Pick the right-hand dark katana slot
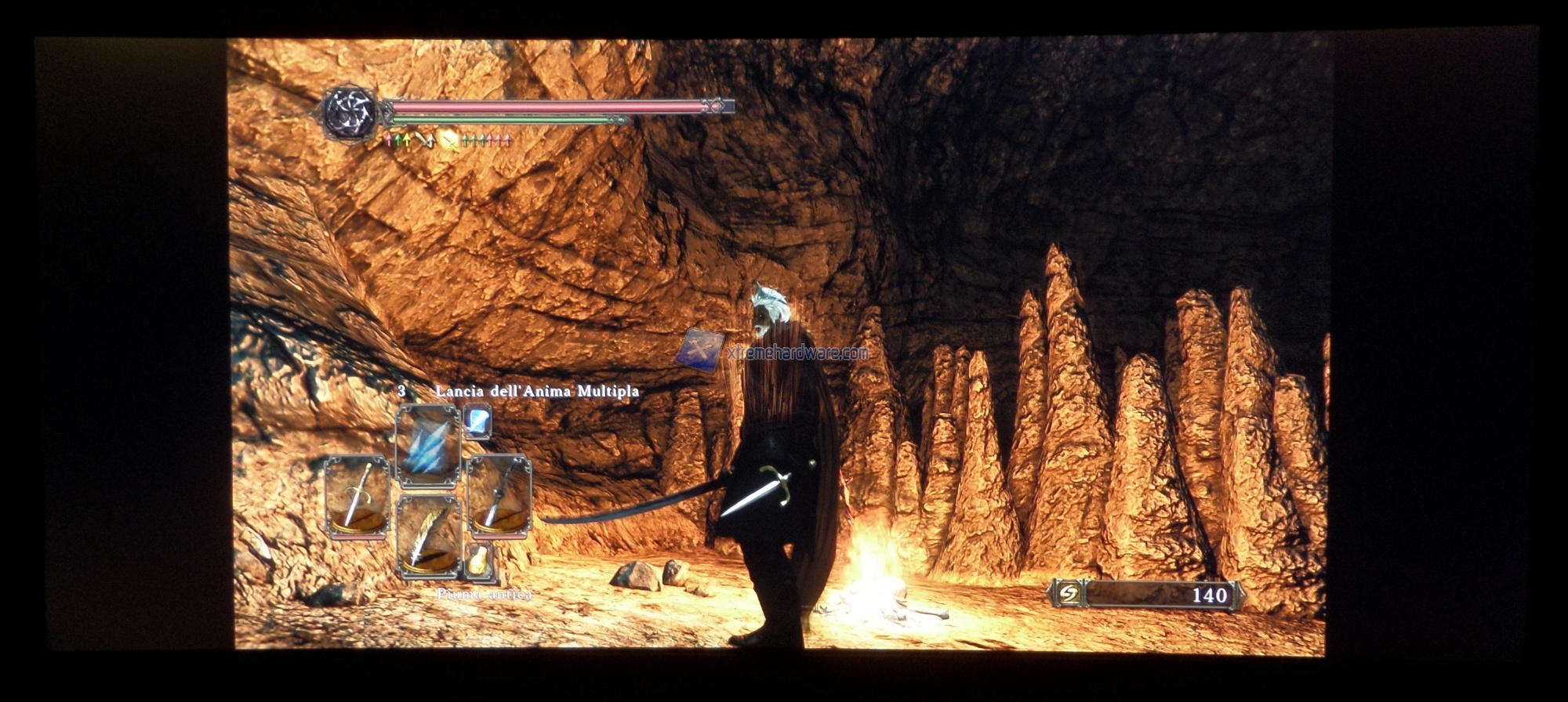This screenshot has width=1568, height=702. click(x=499, y=497)
